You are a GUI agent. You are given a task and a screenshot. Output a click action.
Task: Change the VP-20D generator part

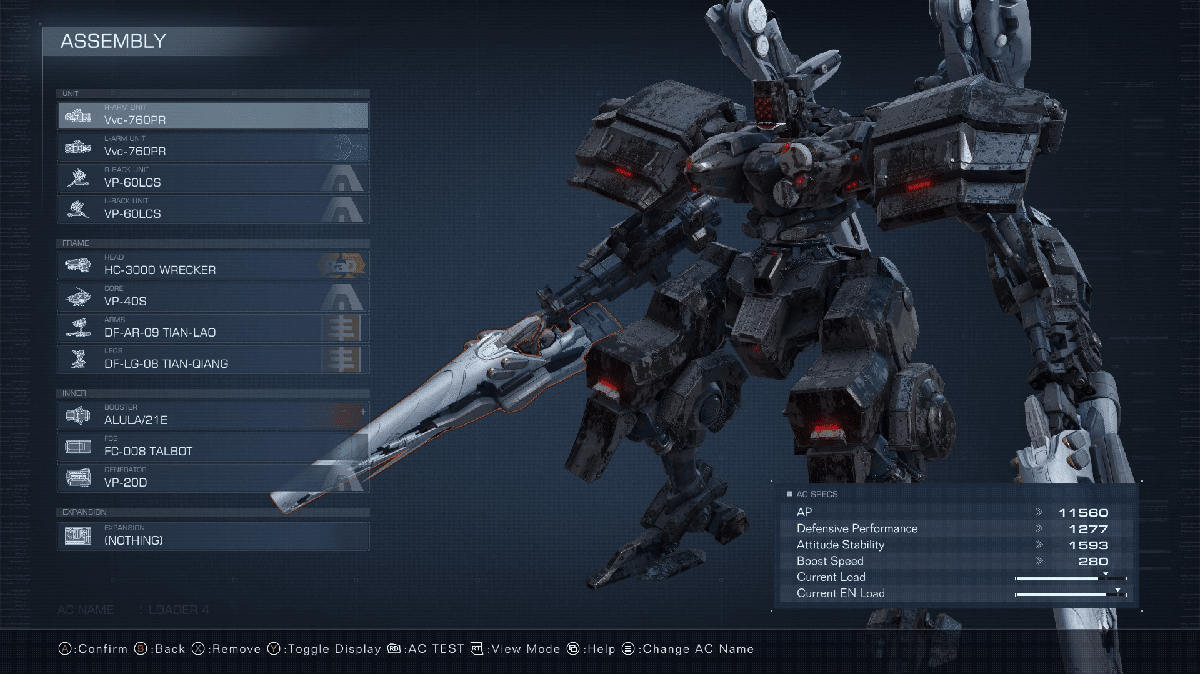(213, 478)
